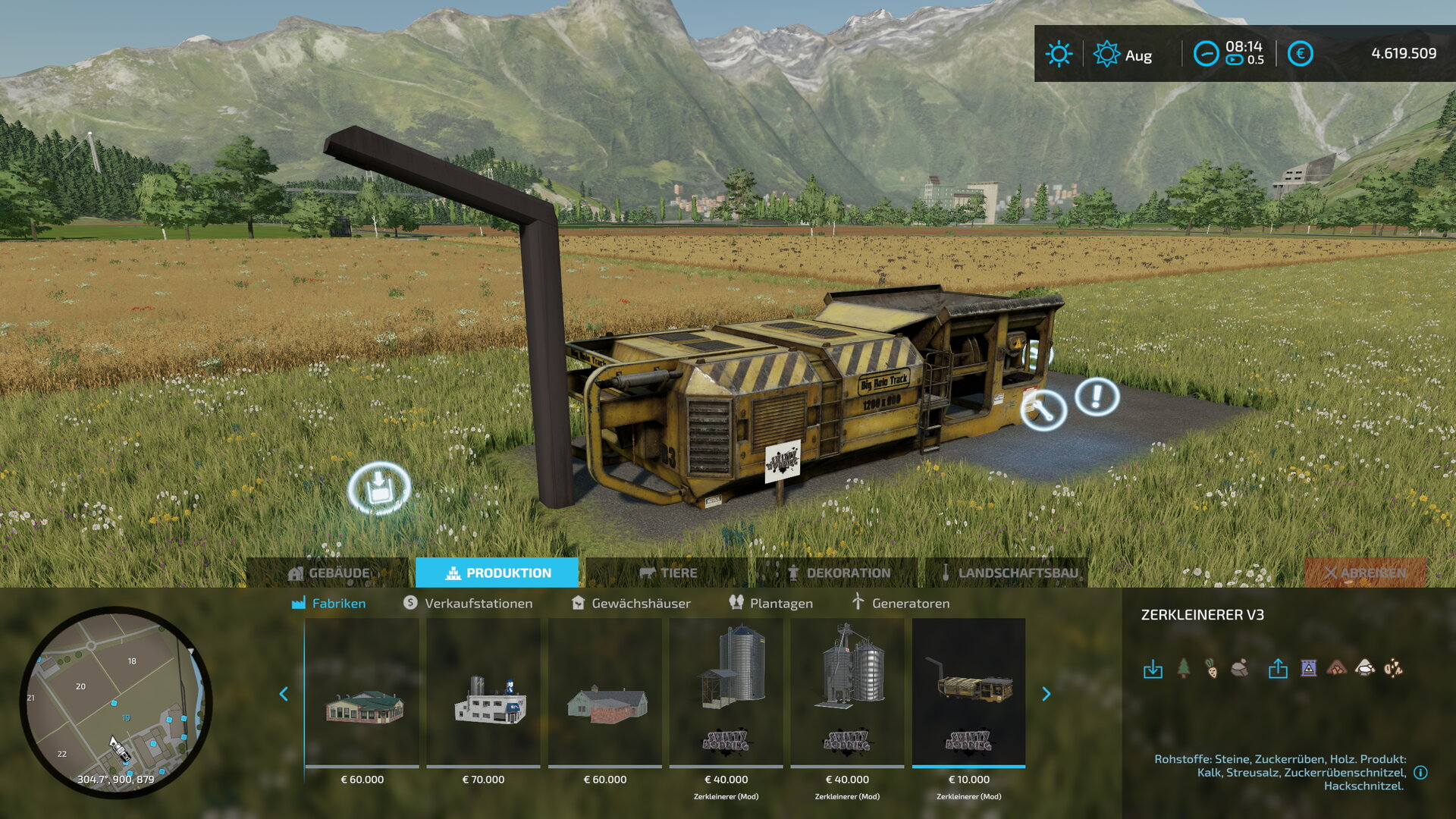The height and width of the screenshot is (819, 1456).
Task: Open the Landschaftsbau tab
Action: click(1009, 573)
